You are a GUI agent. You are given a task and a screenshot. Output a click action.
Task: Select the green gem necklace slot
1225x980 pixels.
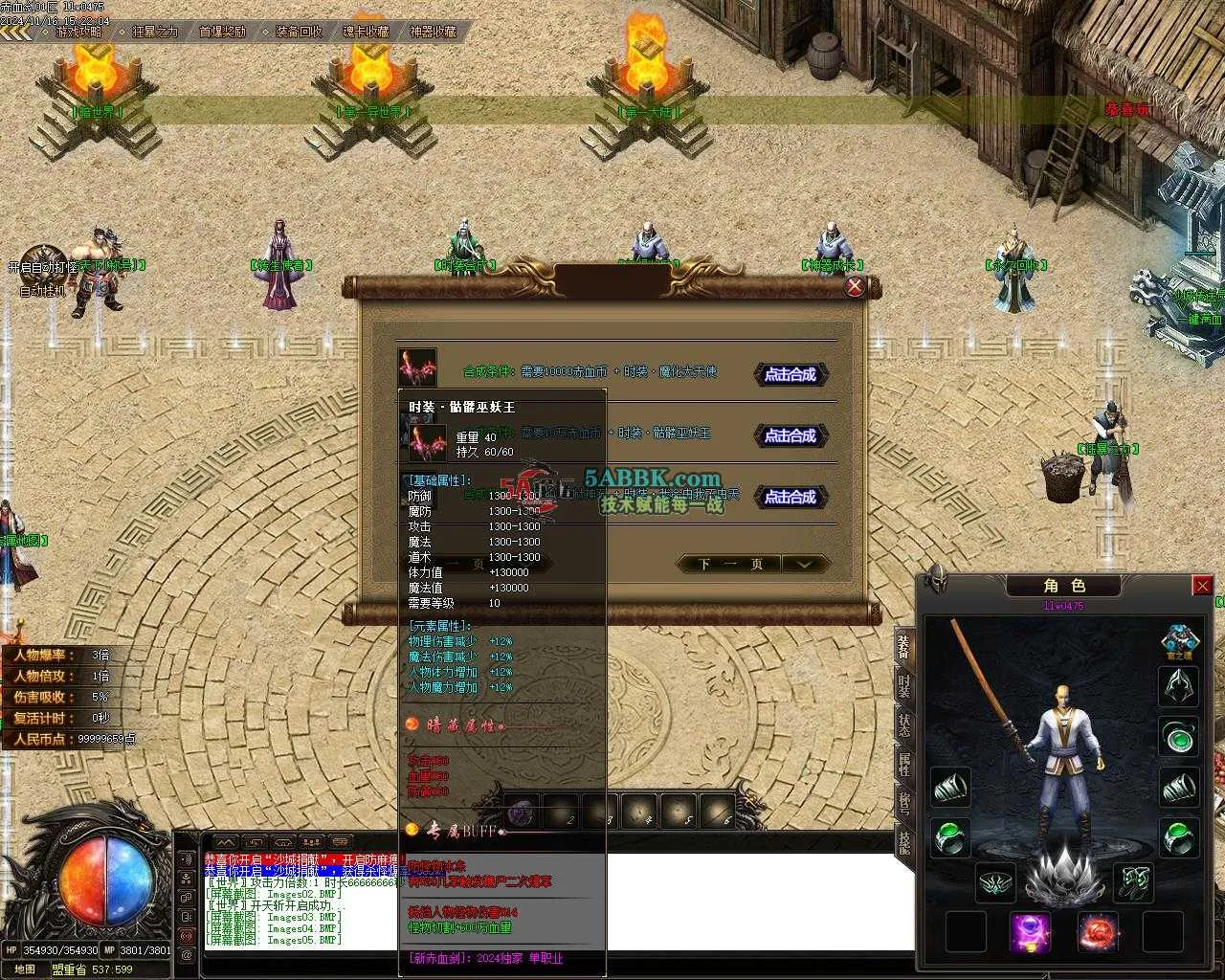(x=1179, y=737)
